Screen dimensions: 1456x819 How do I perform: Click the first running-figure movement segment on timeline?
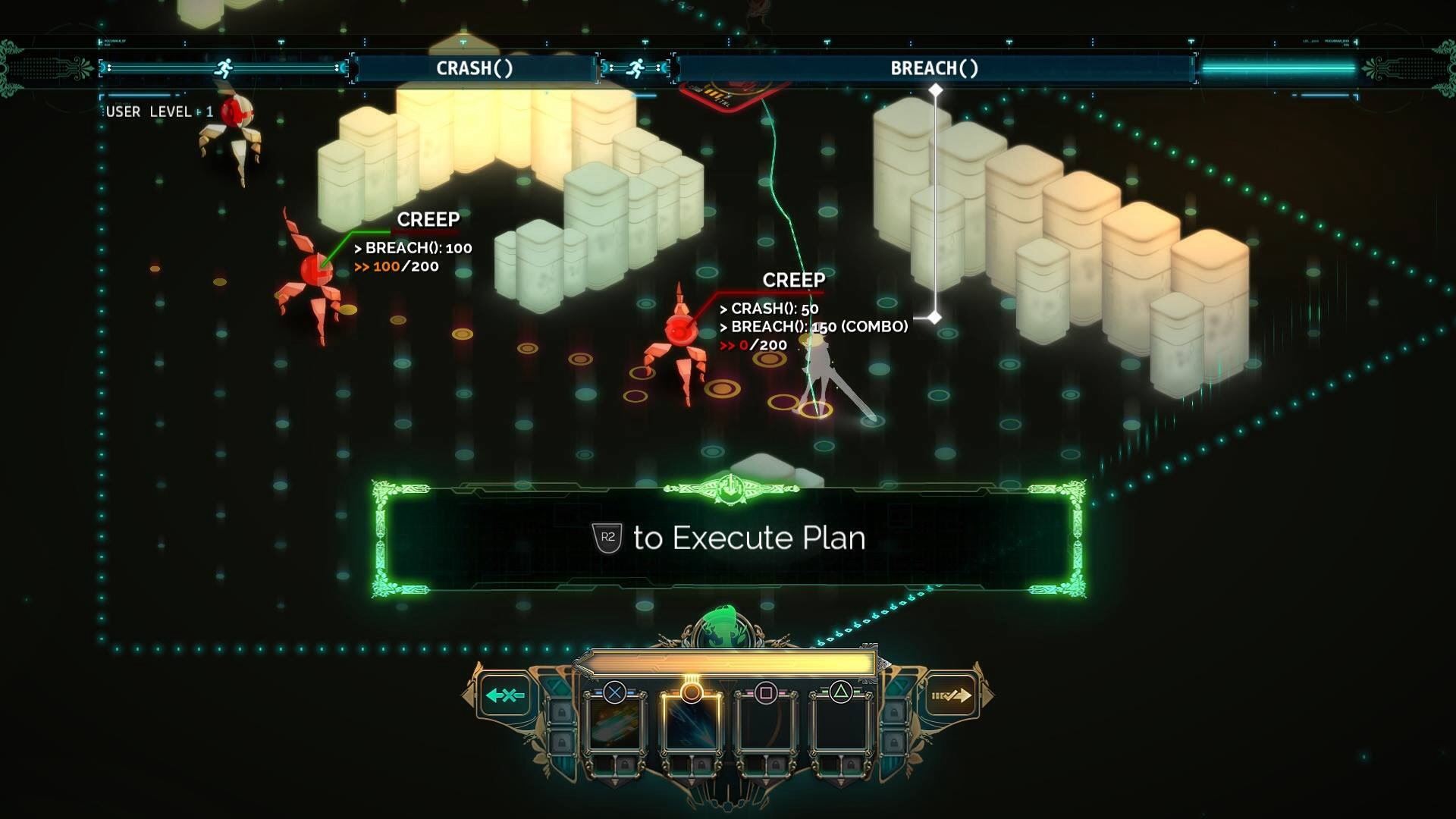click(x=224, y=68)
